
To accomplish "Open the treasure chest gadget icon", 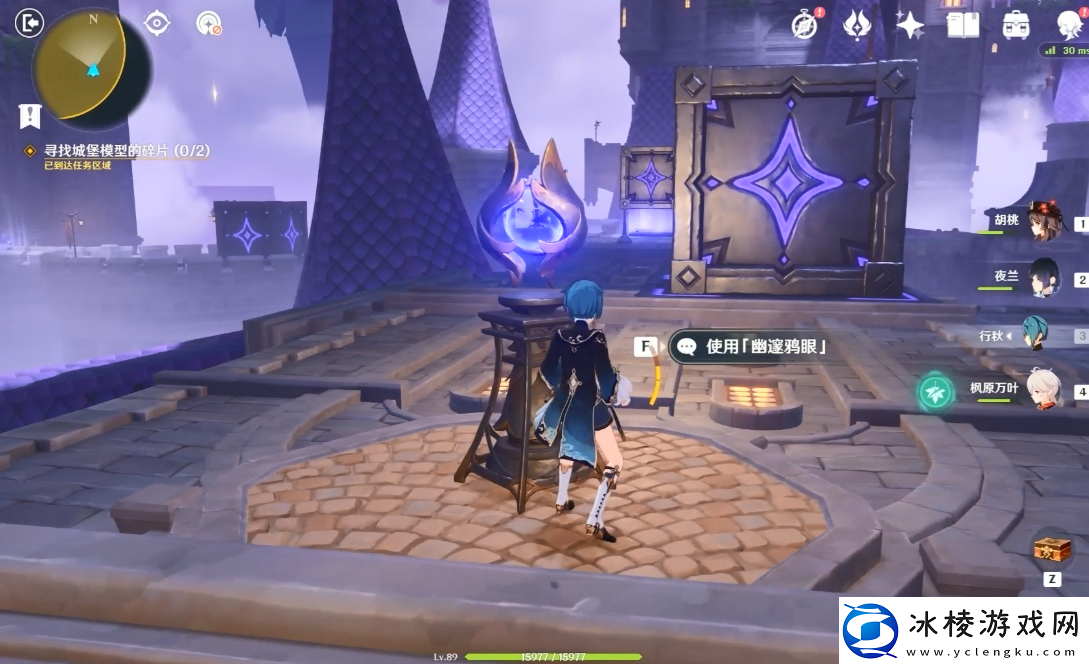I will (1052, 549).
